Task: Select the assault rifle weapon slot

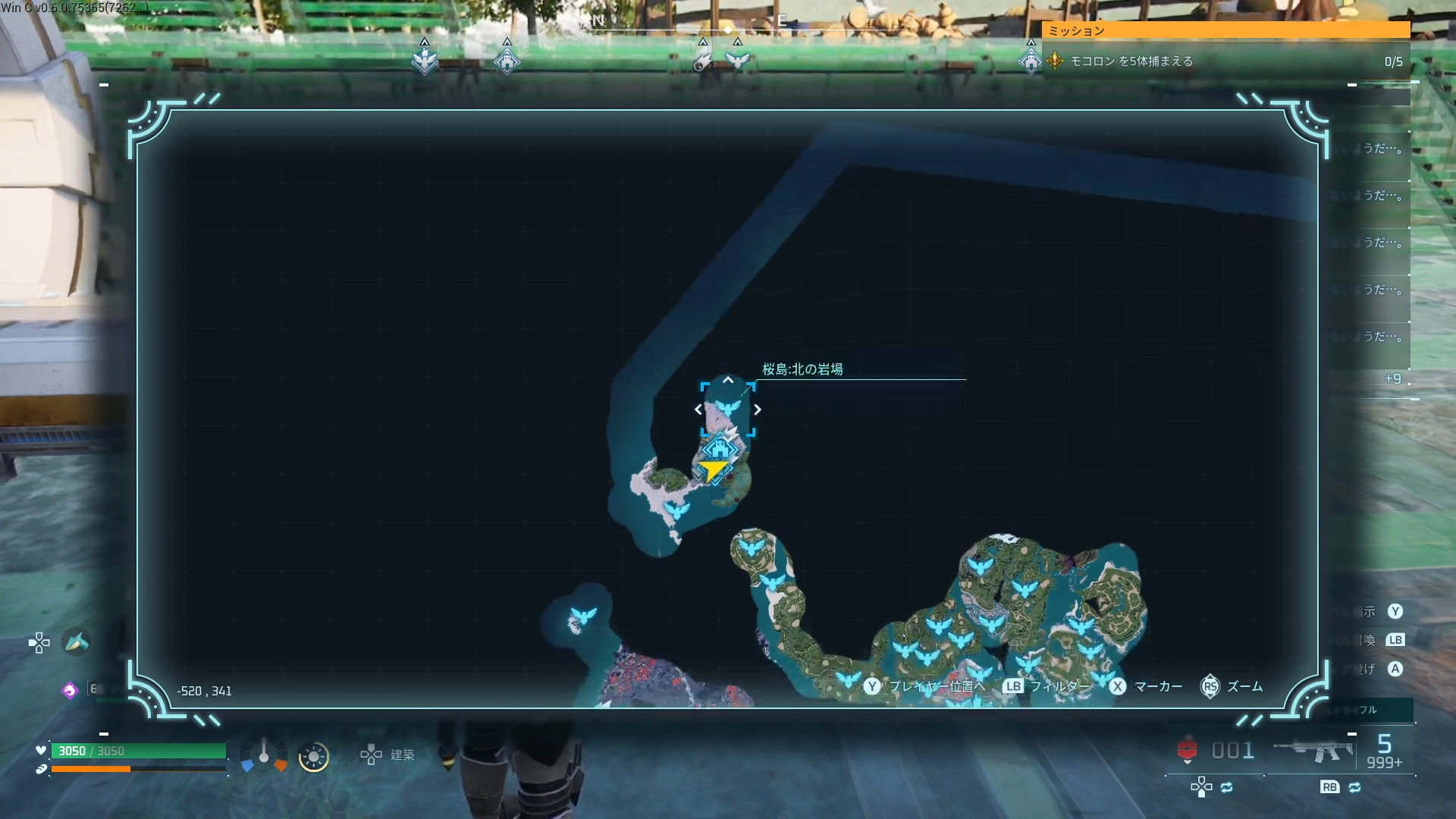Action: click(x=1312, y=751)
